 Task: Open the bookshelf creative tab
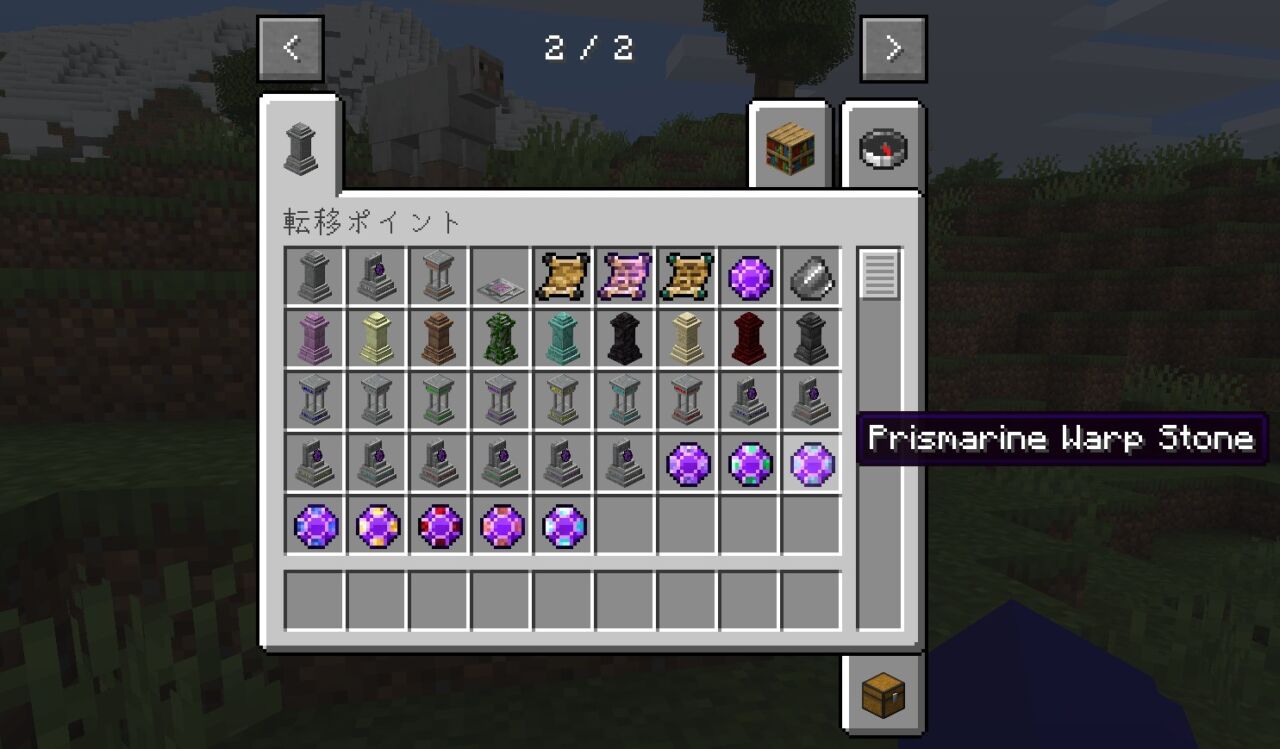coord(791,148)
